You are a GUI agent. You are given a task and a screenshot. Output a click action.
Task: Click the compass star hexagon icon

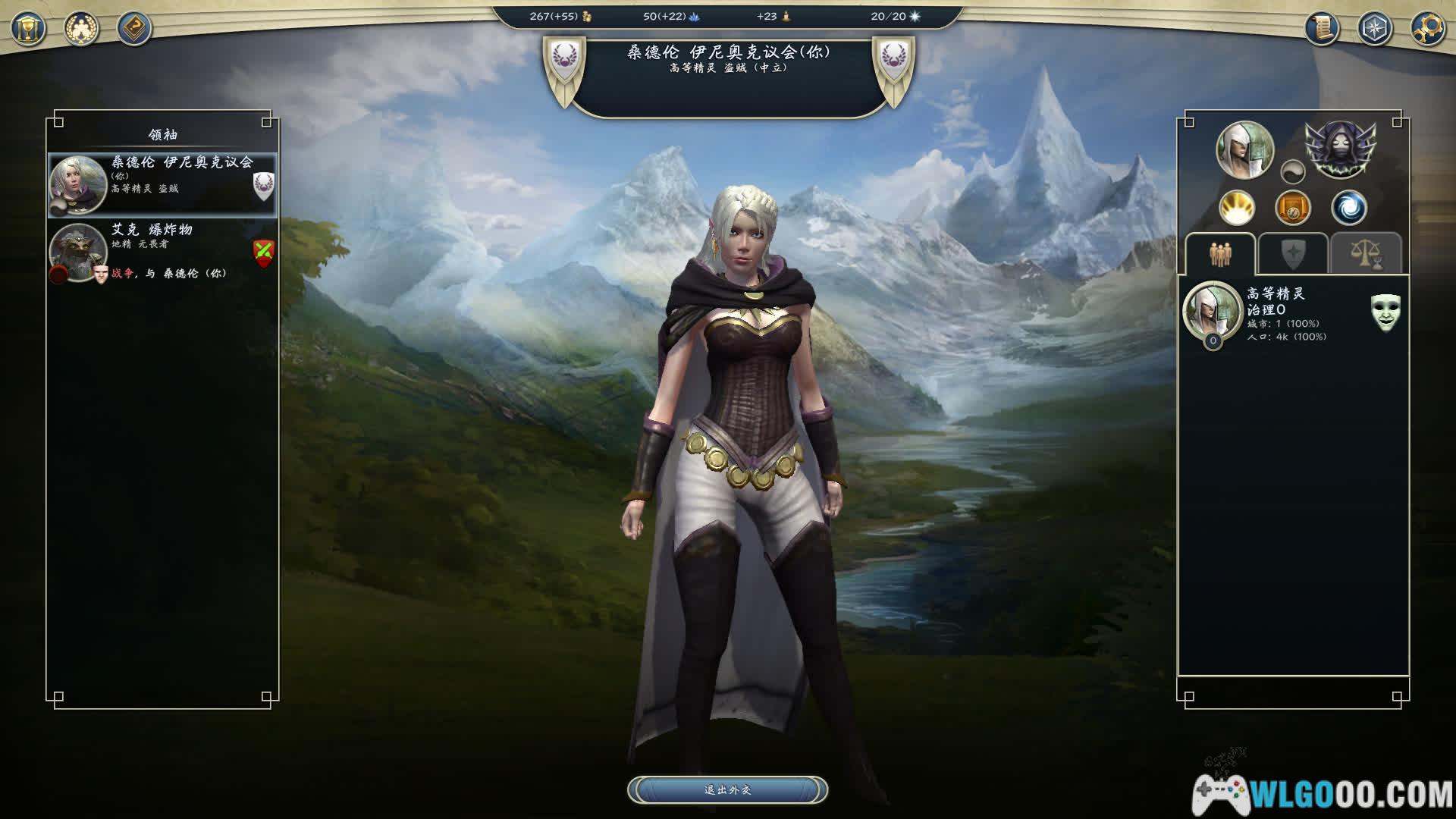(1375, 29)
